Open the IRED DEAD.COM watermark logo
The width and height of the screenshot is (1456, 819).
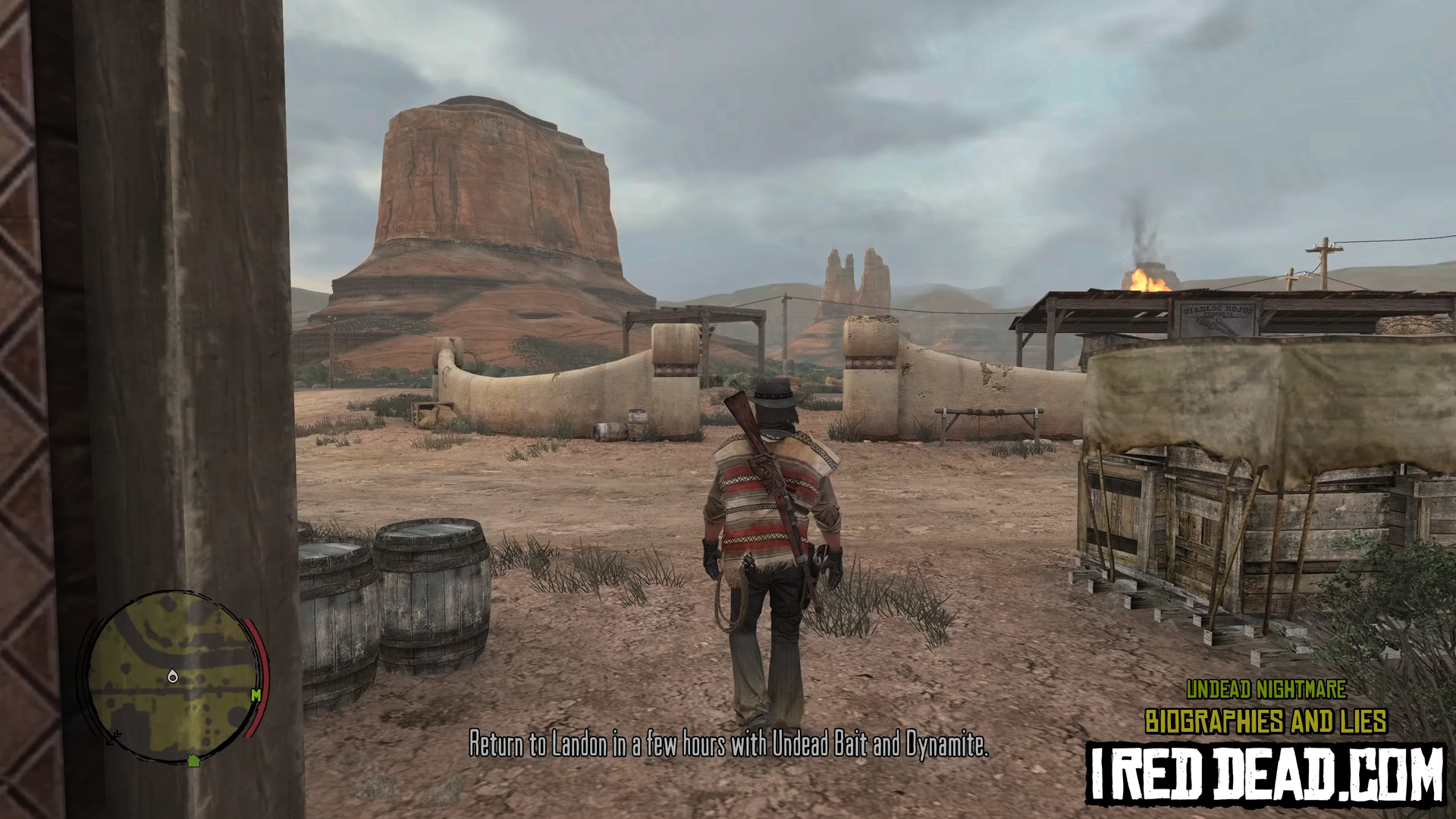point(1266,772)
